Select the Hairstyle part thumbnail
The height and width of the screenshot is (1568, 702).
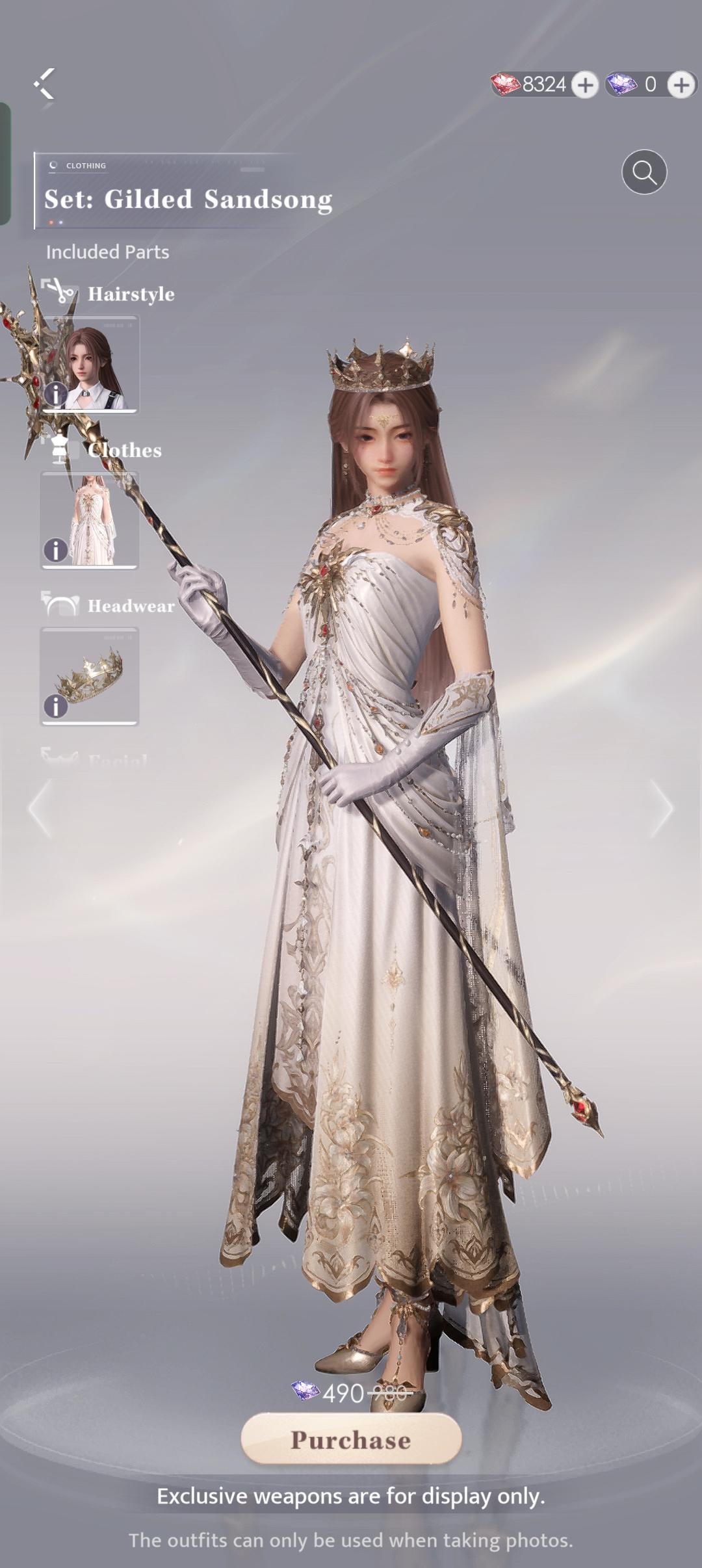(x=91, y=363)
